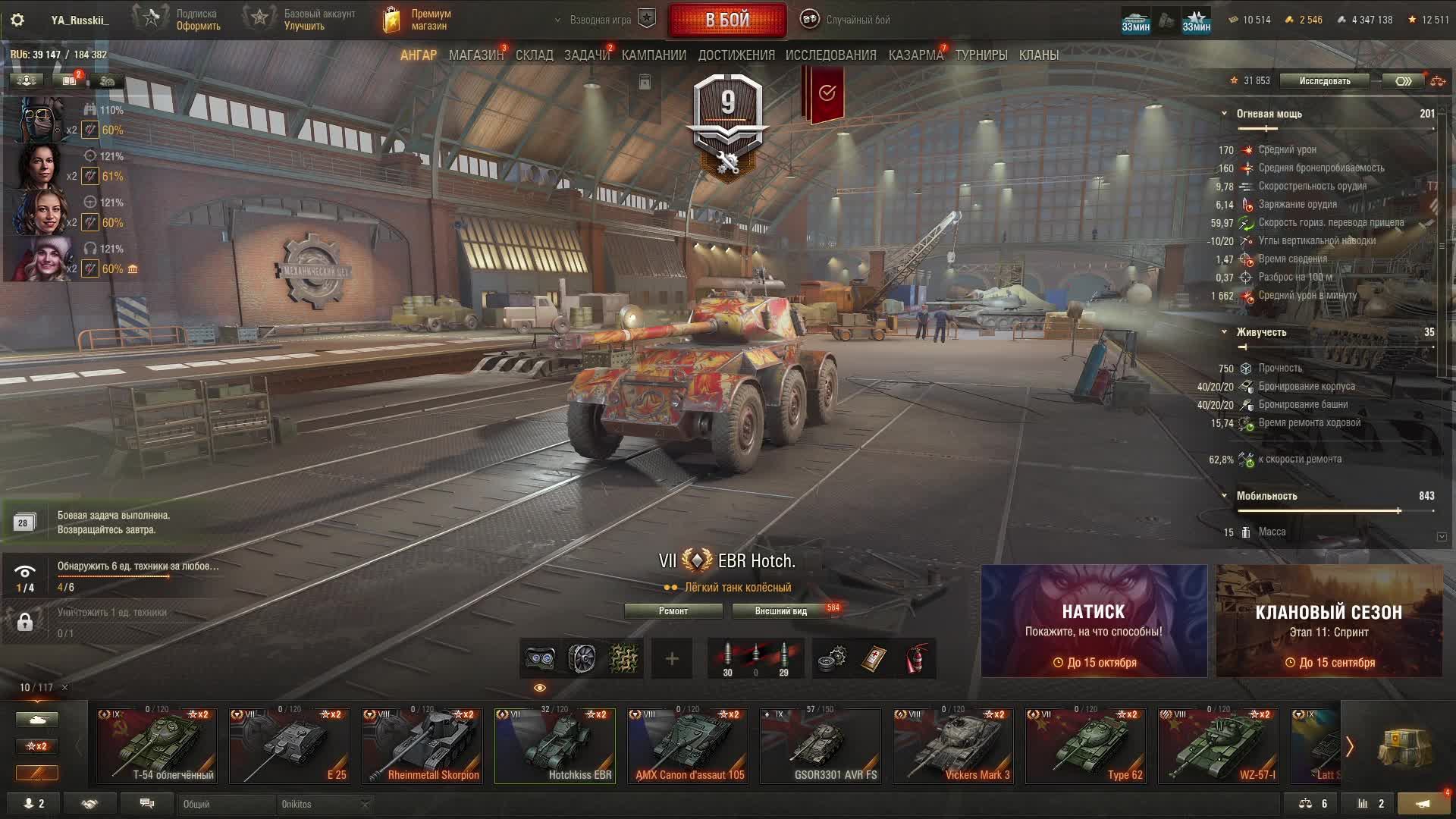Select the fire extinguisher consumable slot
Image resolution: width=1456 pixels, height=819 pixels.
pyautogui.click(x=917, y=659)
